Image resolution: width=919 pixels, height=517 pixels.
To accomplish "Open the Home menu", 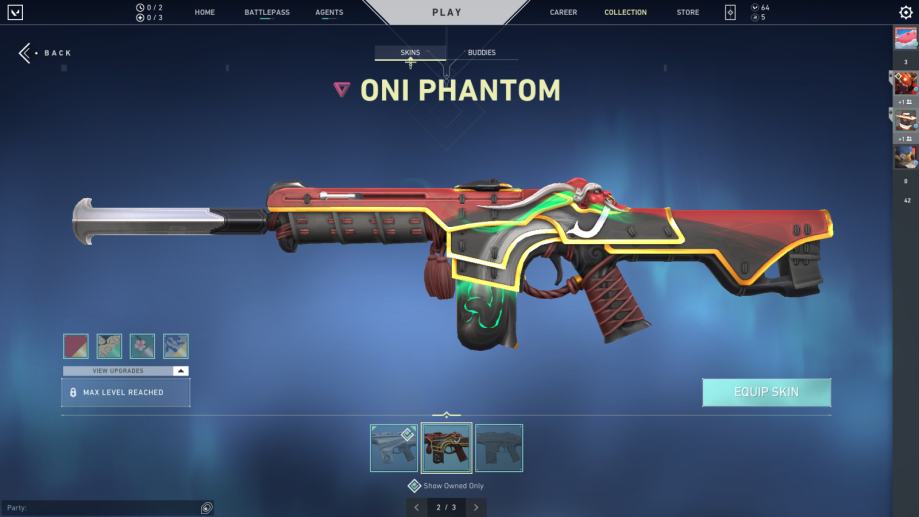I will point(205,13).
